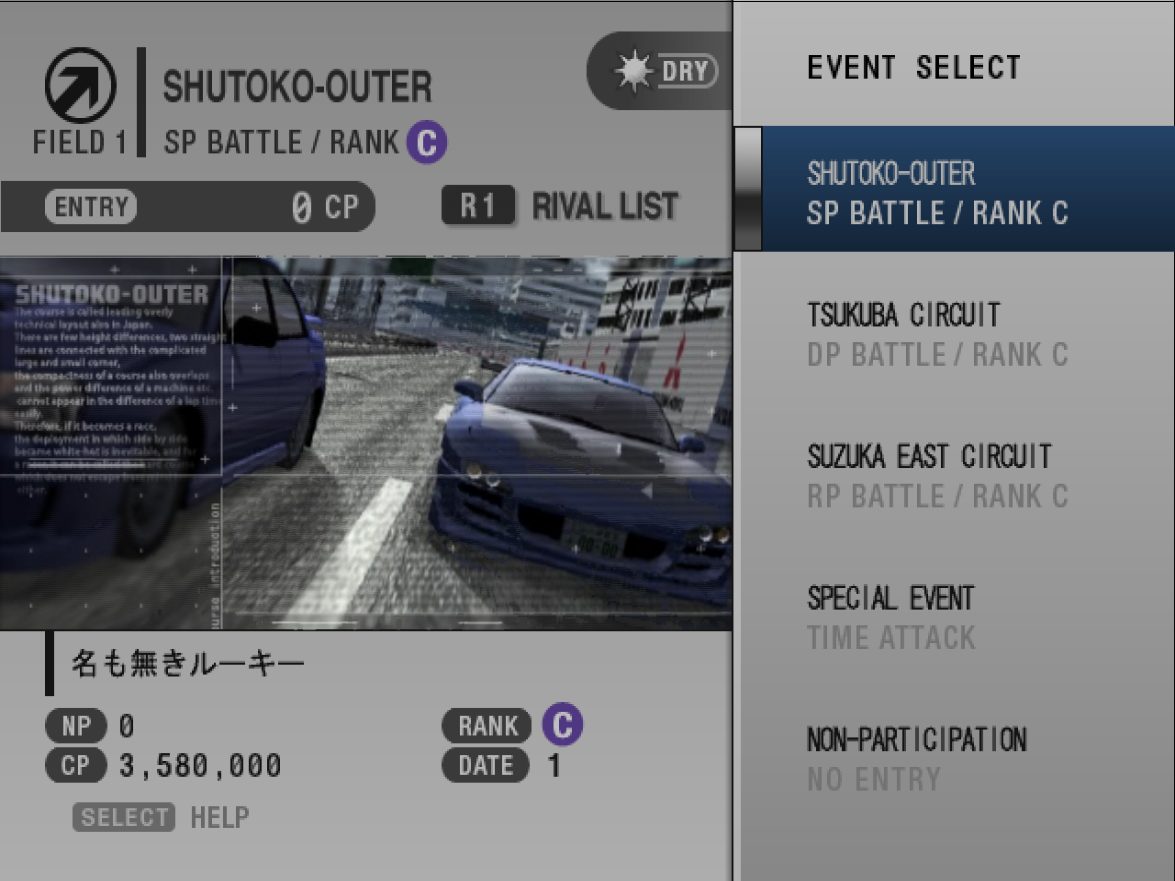The image size is (1175, 881).
Task: Choose Tsukuba Circuit DP Battle
Action: click(x=937, y=334)
